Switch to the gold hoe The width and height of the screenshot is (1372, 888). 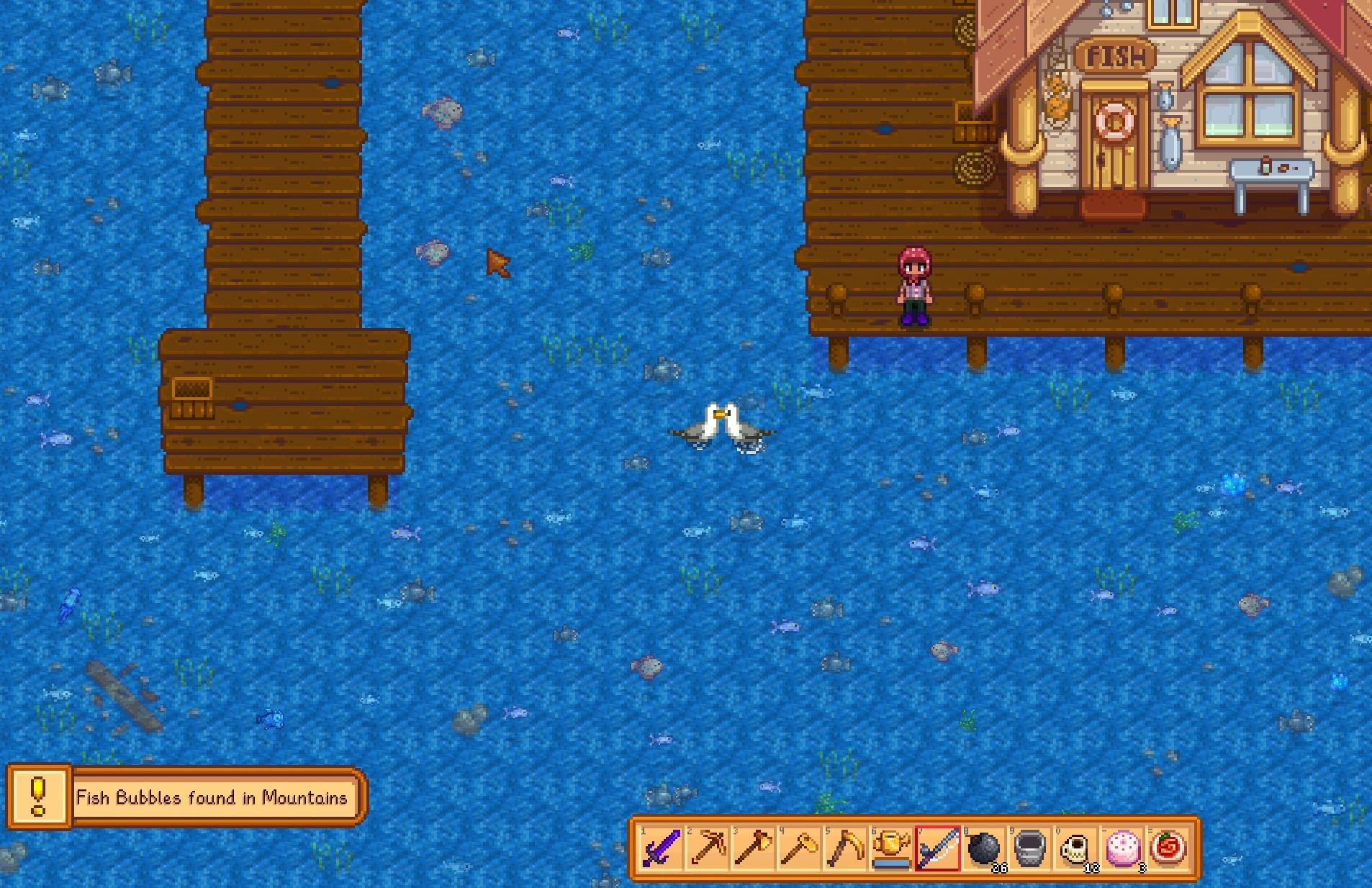pyautogui.click(x=799, y=848)
